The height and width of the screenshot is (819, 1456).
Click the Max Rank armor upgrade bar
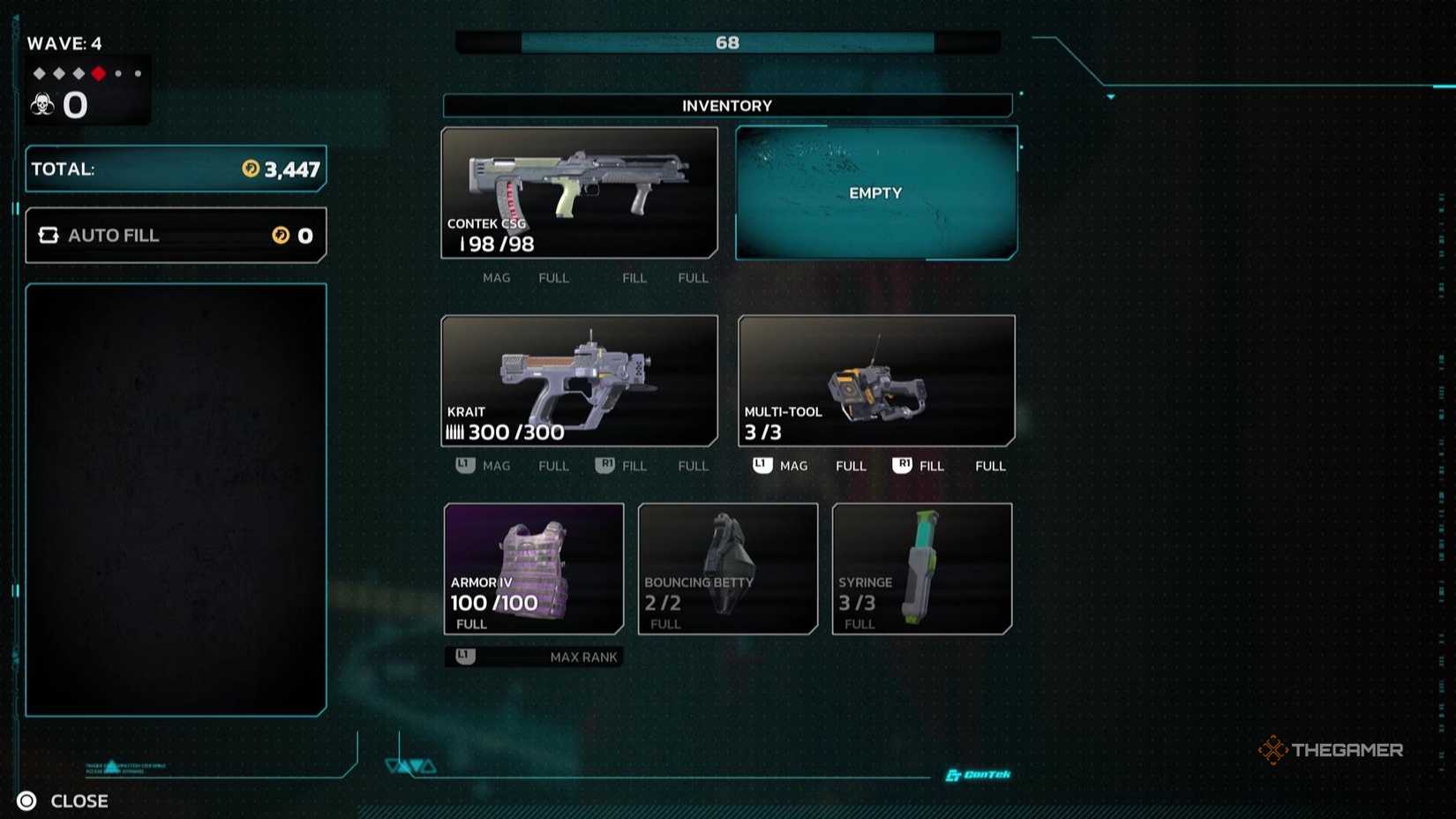pos(534,657)
